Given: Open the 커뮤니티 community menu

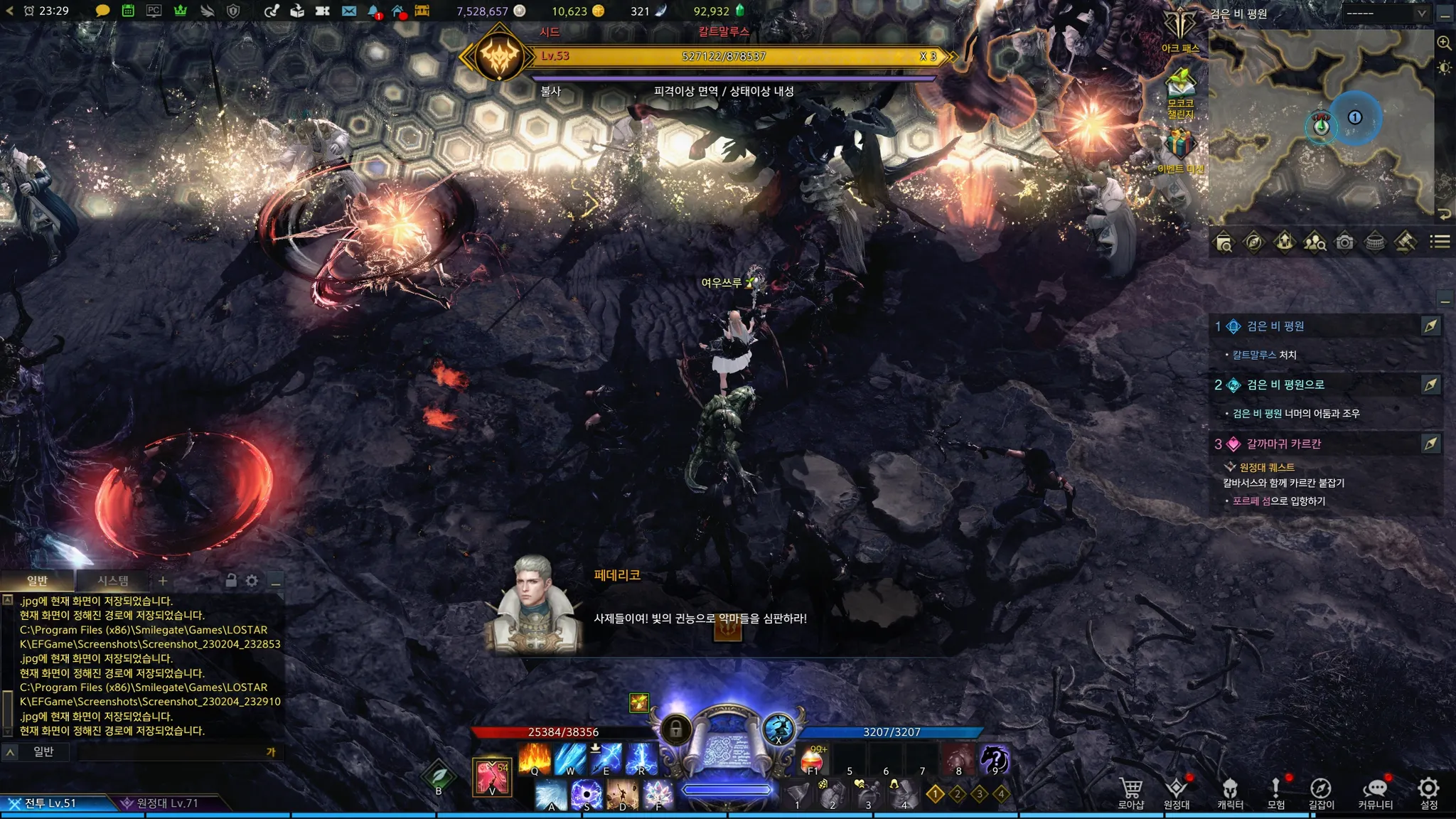Looking at the screenshot, I should [1375, 791].
